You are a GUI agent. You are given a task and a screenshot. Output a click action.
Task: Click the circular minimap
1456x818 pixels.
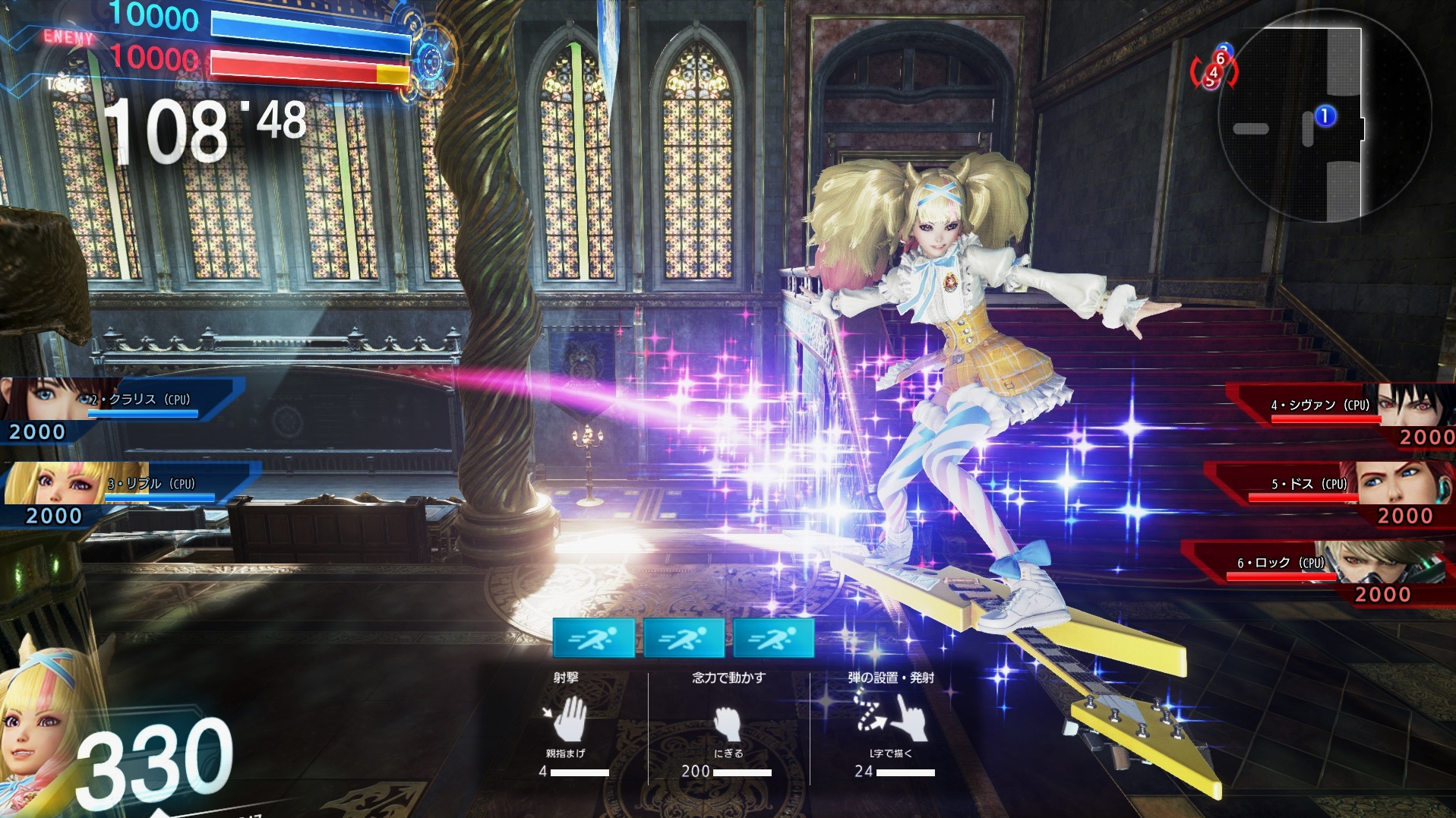(1324, 116)
